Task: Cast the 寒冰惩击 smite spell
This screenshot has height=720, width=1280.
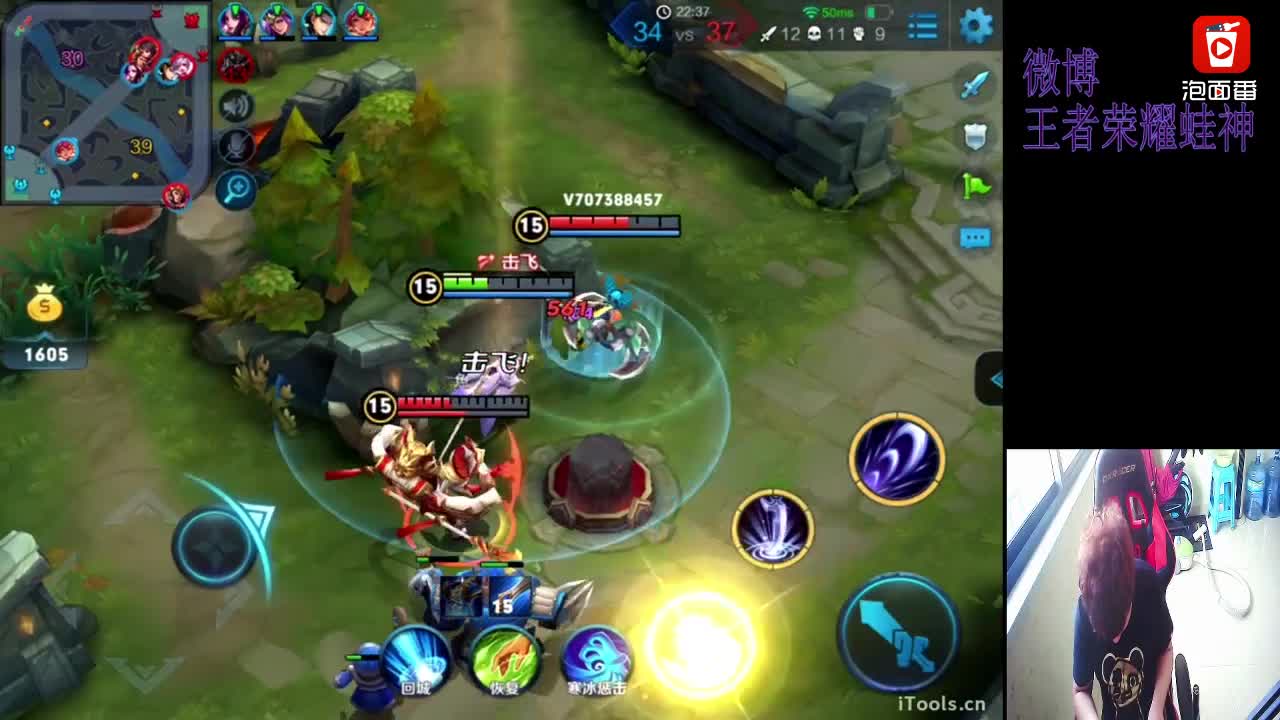Action: point(596,658)
